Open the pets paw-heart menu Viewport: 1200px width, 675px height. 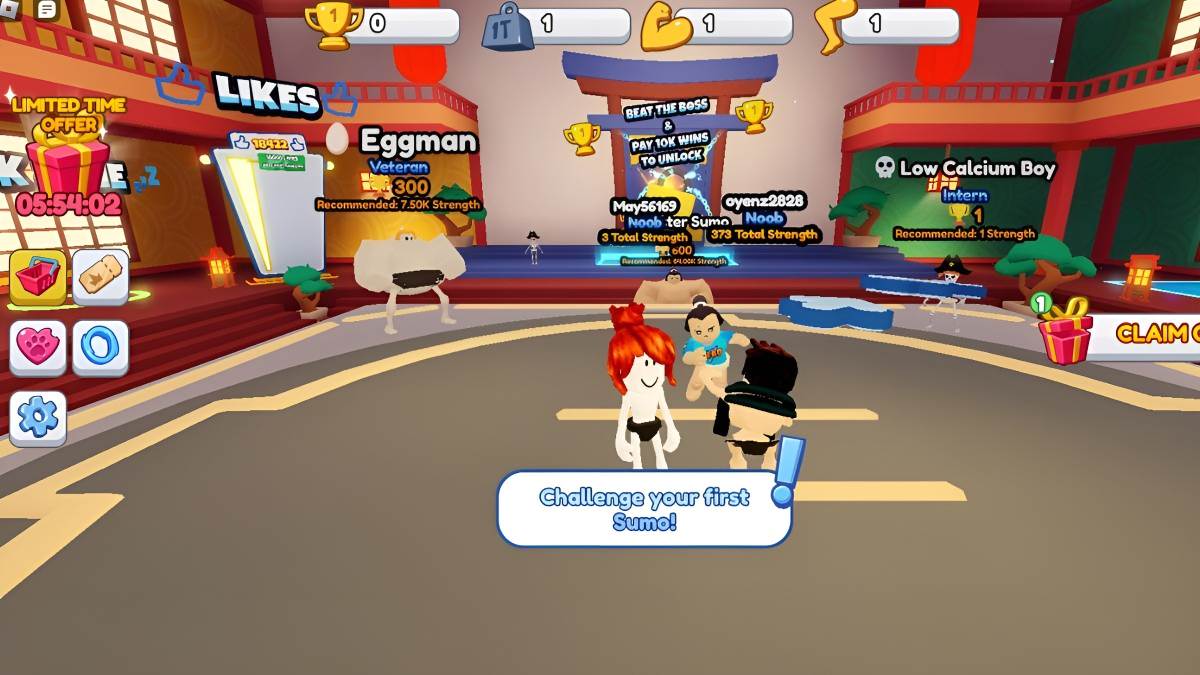pyautogui.click(x=38, y=347)
